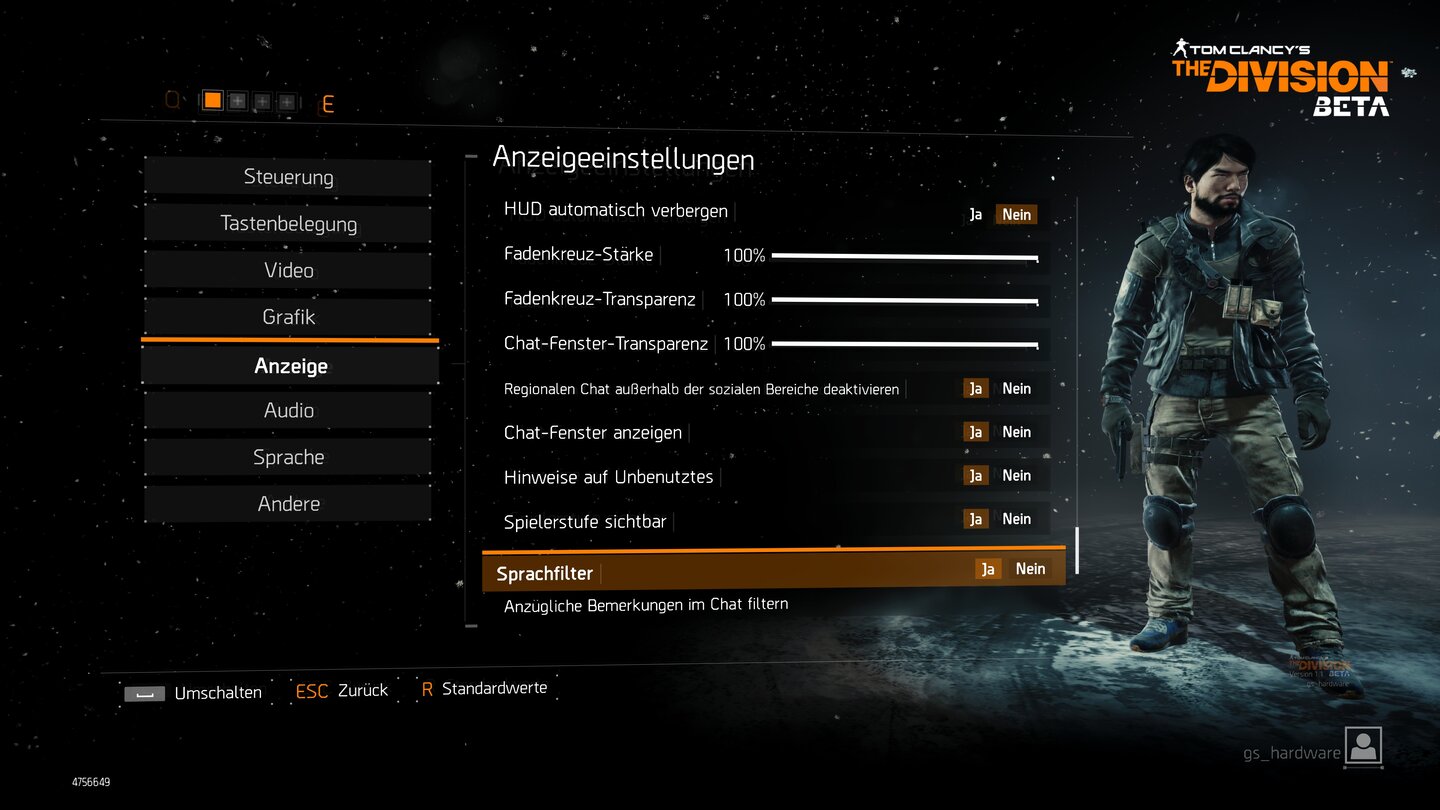Click the first plus page indicator icon
Viewport: 1440px width, 810px height.
tap(237, 100)
